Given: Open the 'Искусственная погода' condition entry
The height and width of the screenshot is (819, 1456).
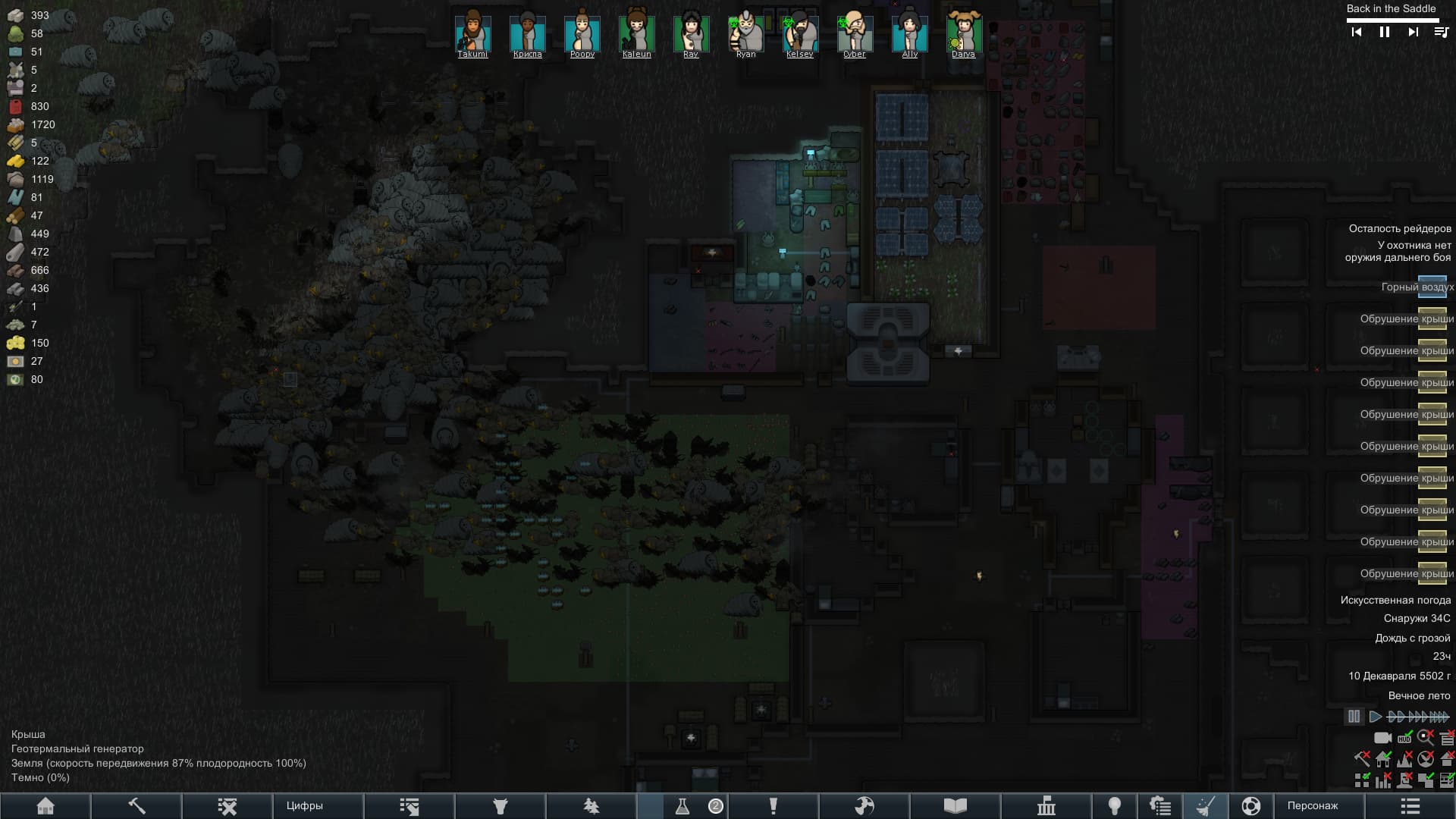Looking at the screenshot, I should point(1395,600).
